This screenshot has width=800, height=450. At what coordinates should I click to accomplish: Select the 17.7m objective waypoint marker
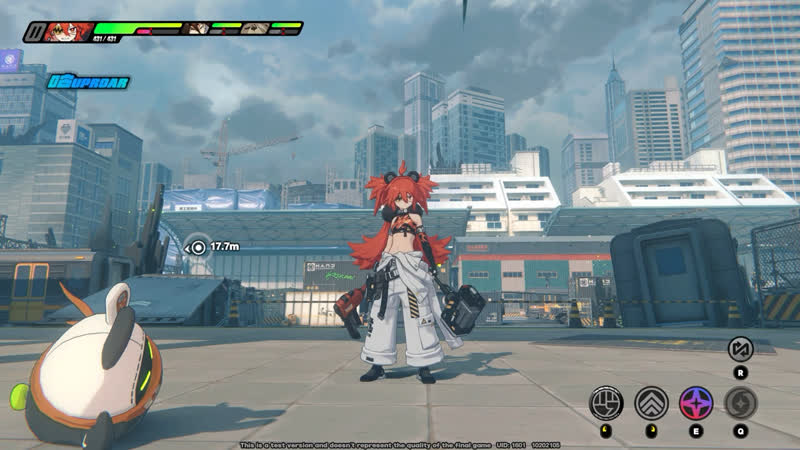pyautogui.click(x=198, y=246)
